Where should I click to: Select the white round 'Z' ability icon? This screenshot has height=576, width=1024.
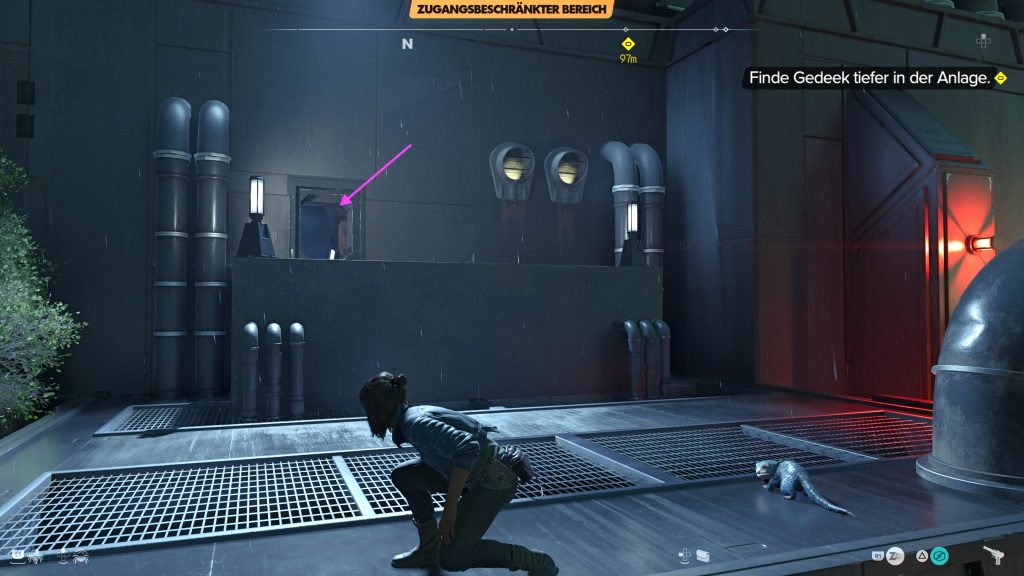click(896, 556)
